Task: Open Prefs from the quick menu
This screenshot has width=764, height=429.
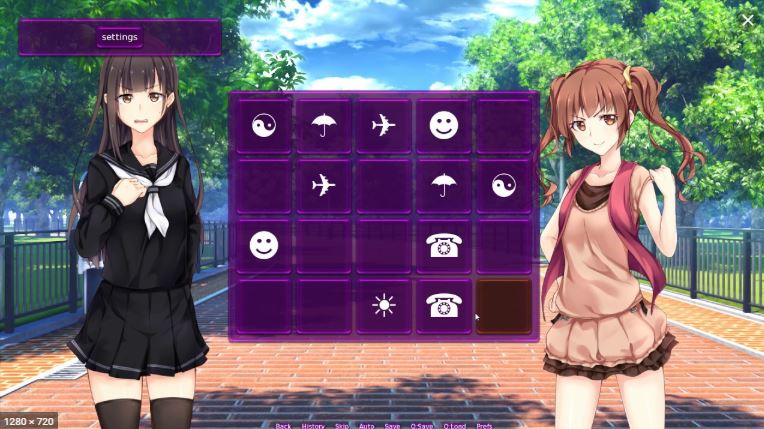Action: (x=484, y=426)
